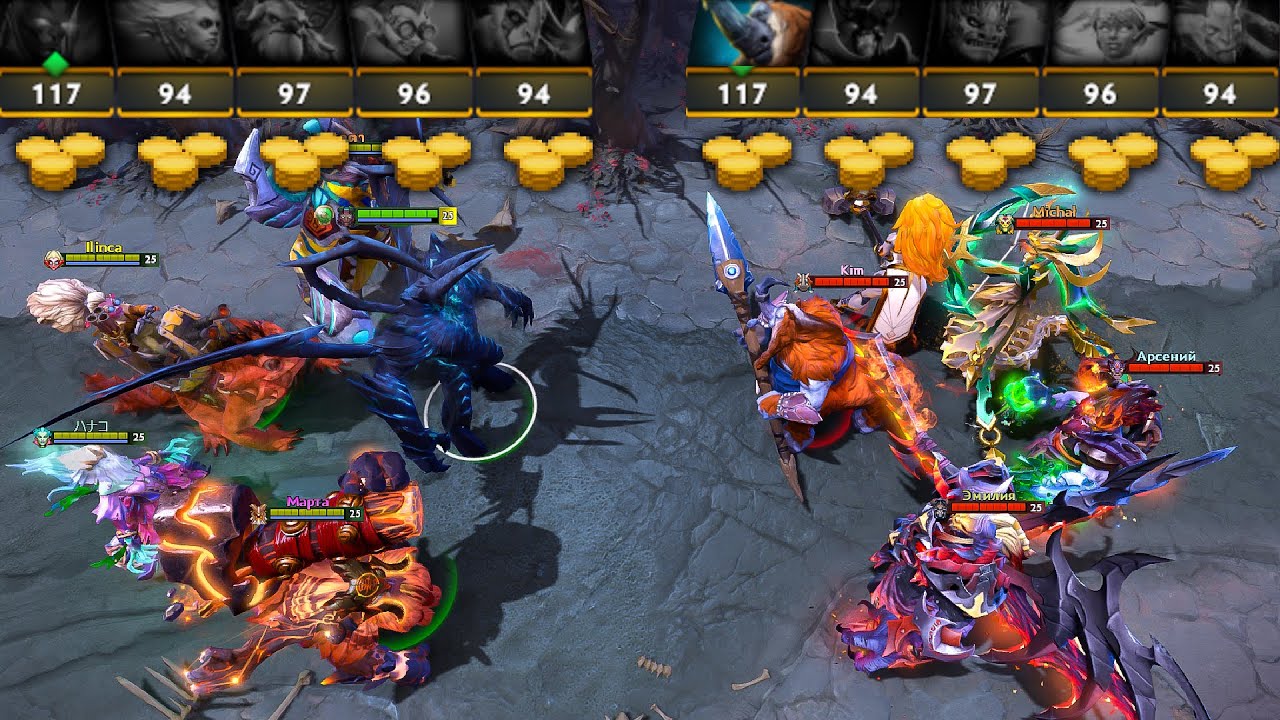Click the left team's 117 score panel
Image resolution: width=1280 pixels, height=720 pixels.
(x=60, y=93)
